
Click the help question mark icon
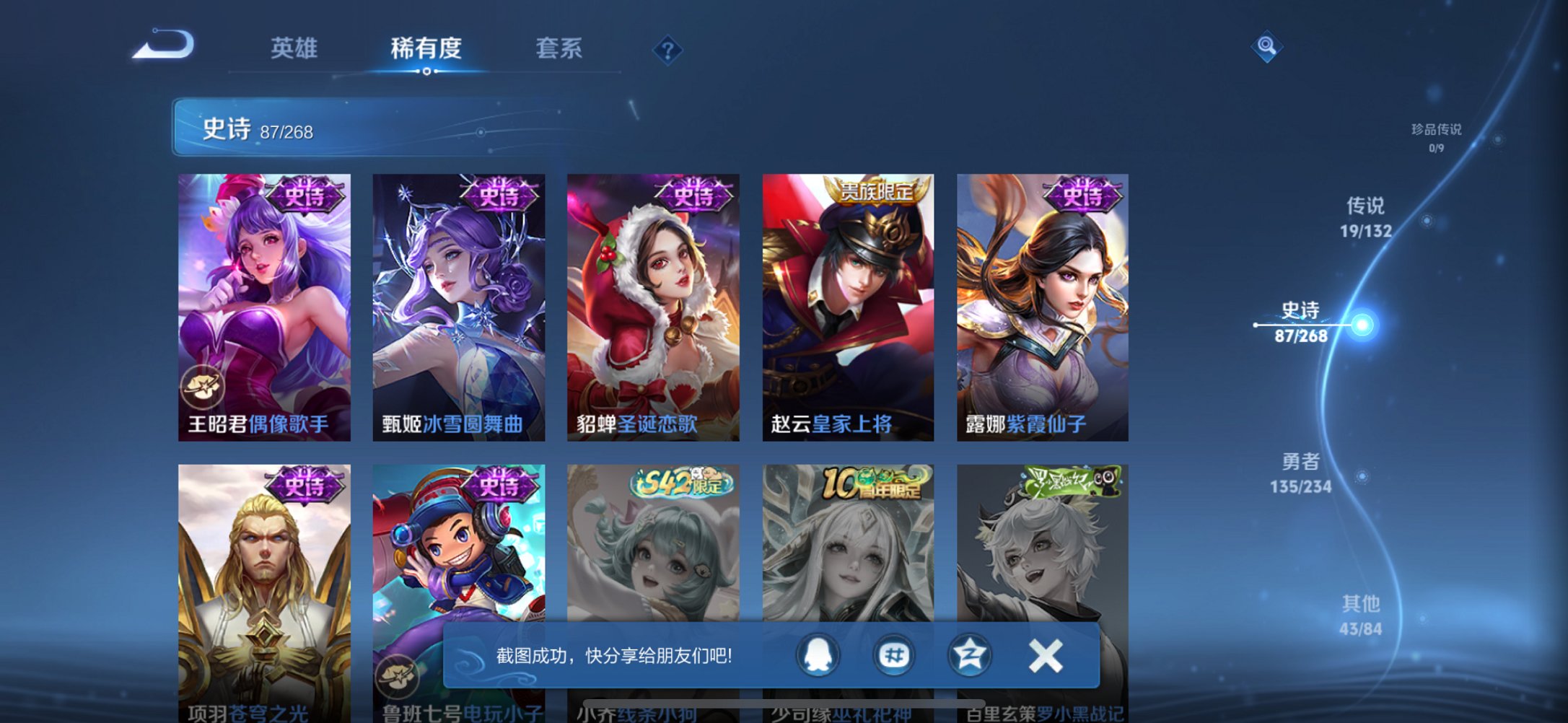[667, 51]
